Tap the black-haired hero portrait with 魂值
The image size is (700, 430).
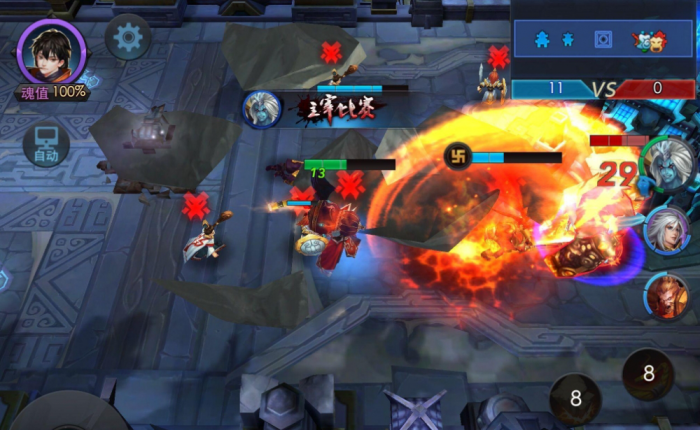(x=52, y=54)
